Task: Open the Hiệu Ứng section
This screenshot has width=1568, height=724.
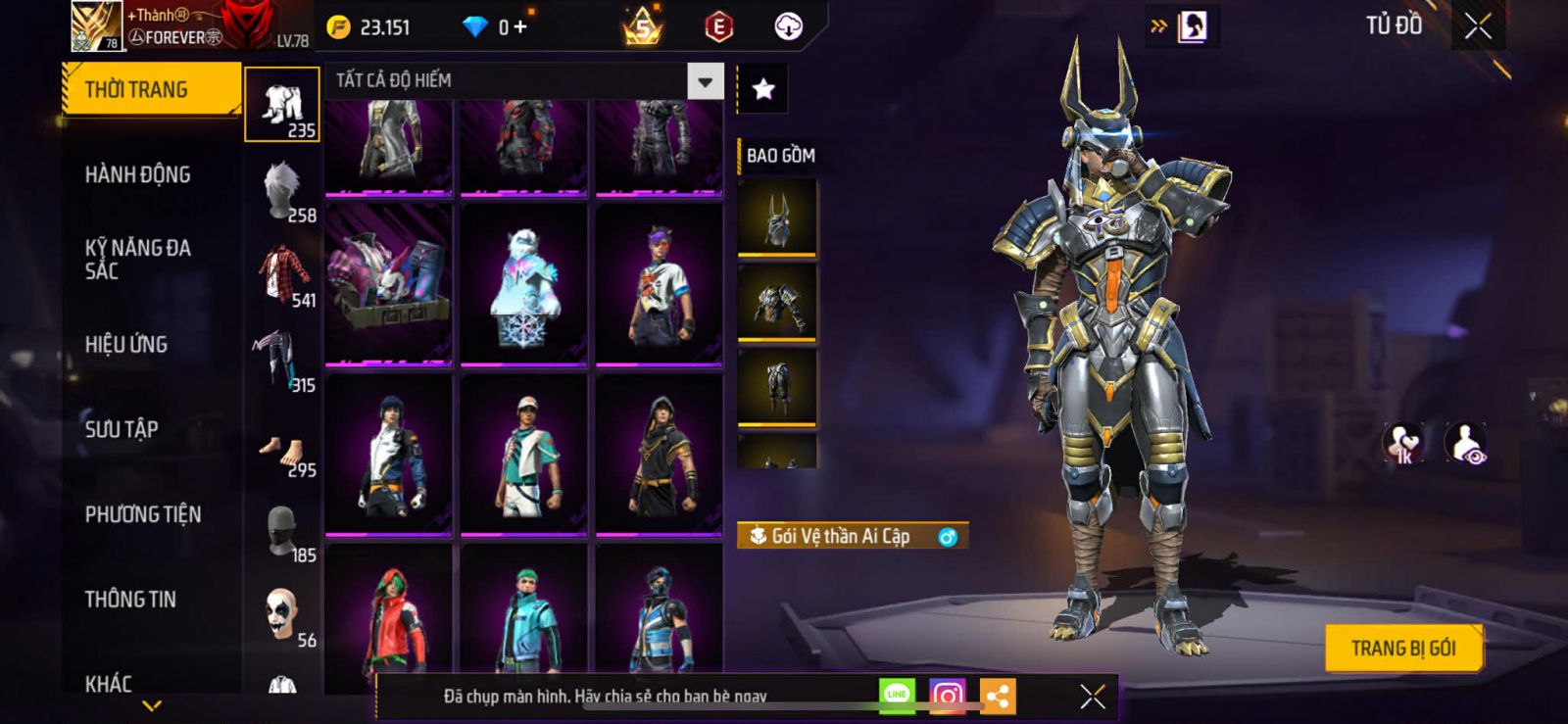Action: point(126,344)
